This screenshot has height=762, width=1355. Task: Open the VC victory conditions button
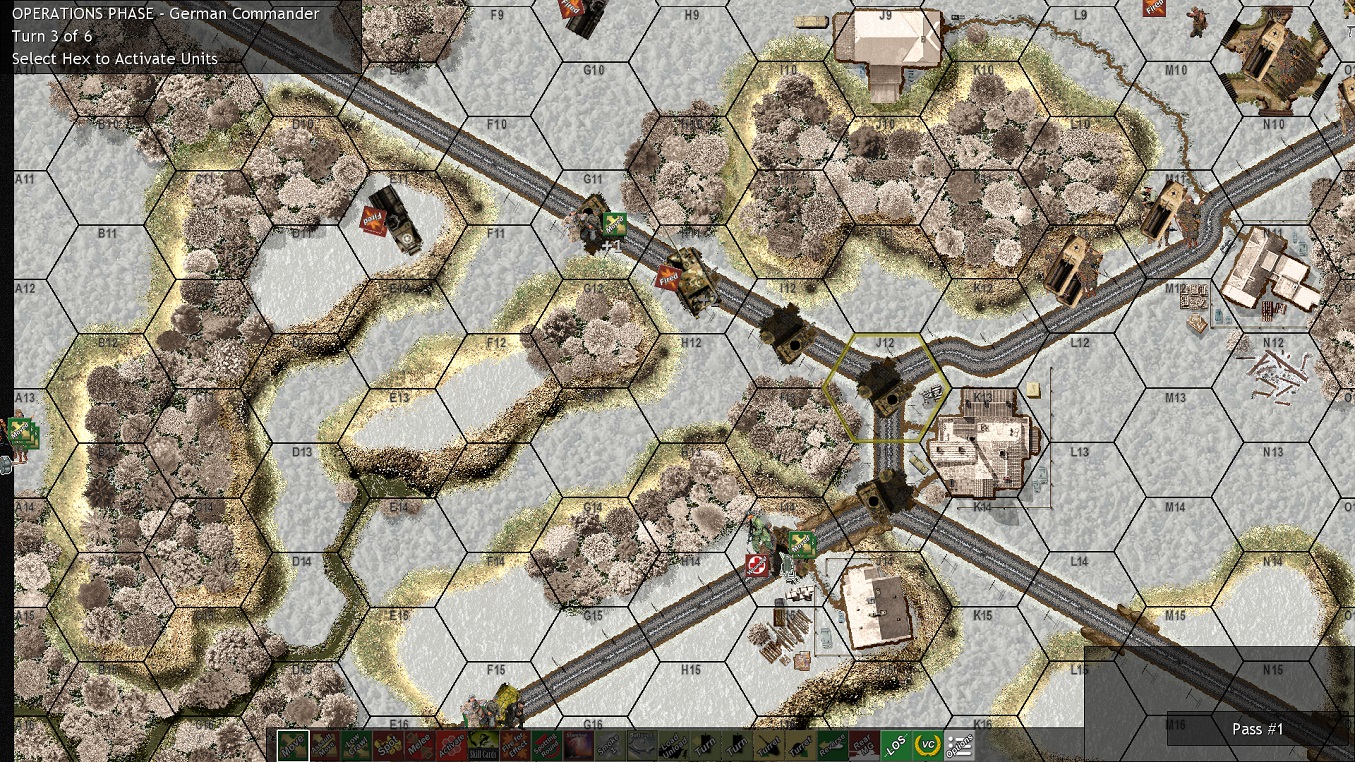click(x=926, y=745)
